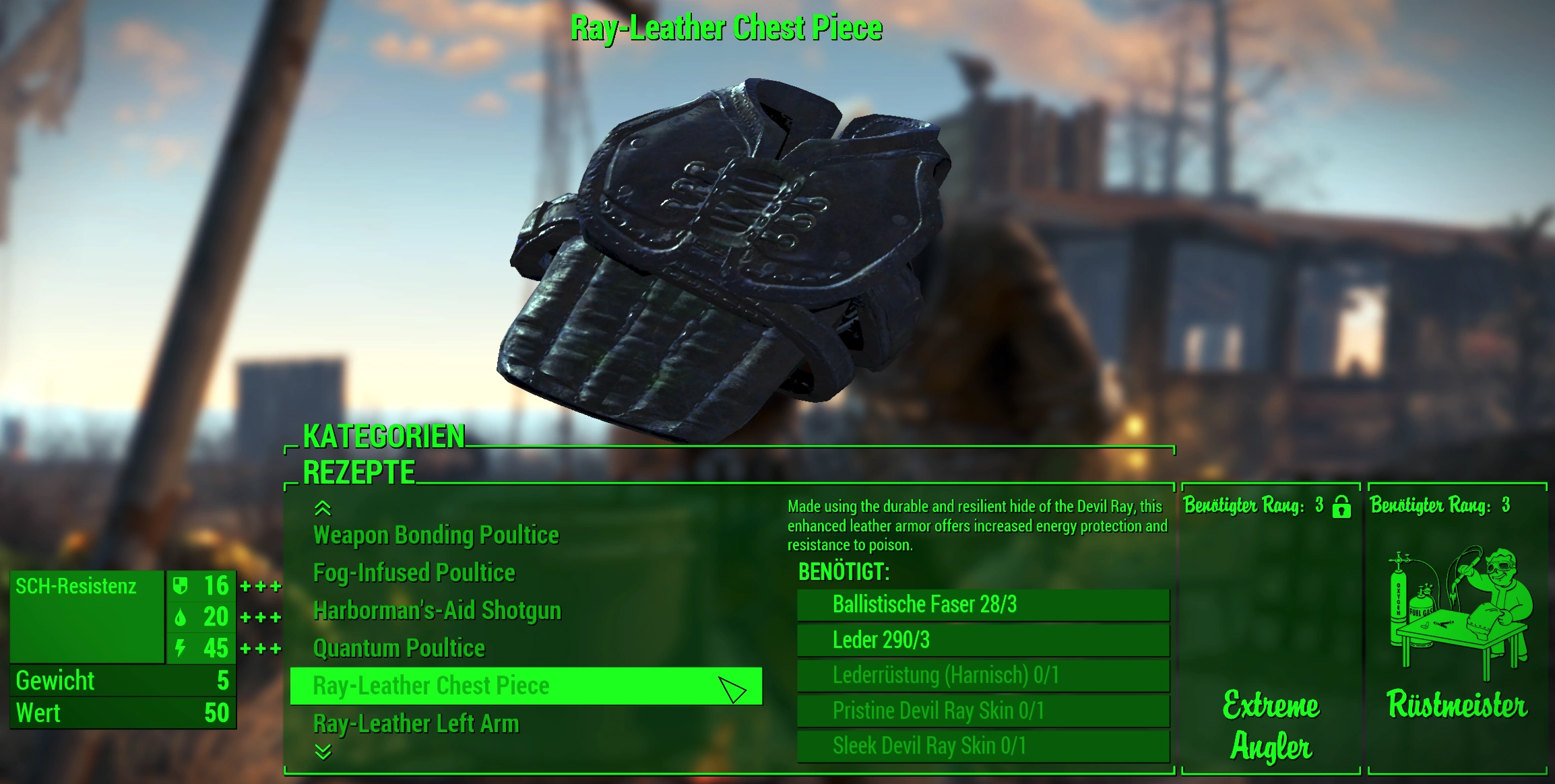Open the KATEGORIEN header
Viewport: 1555px width, 784px height.
[383, 436]
